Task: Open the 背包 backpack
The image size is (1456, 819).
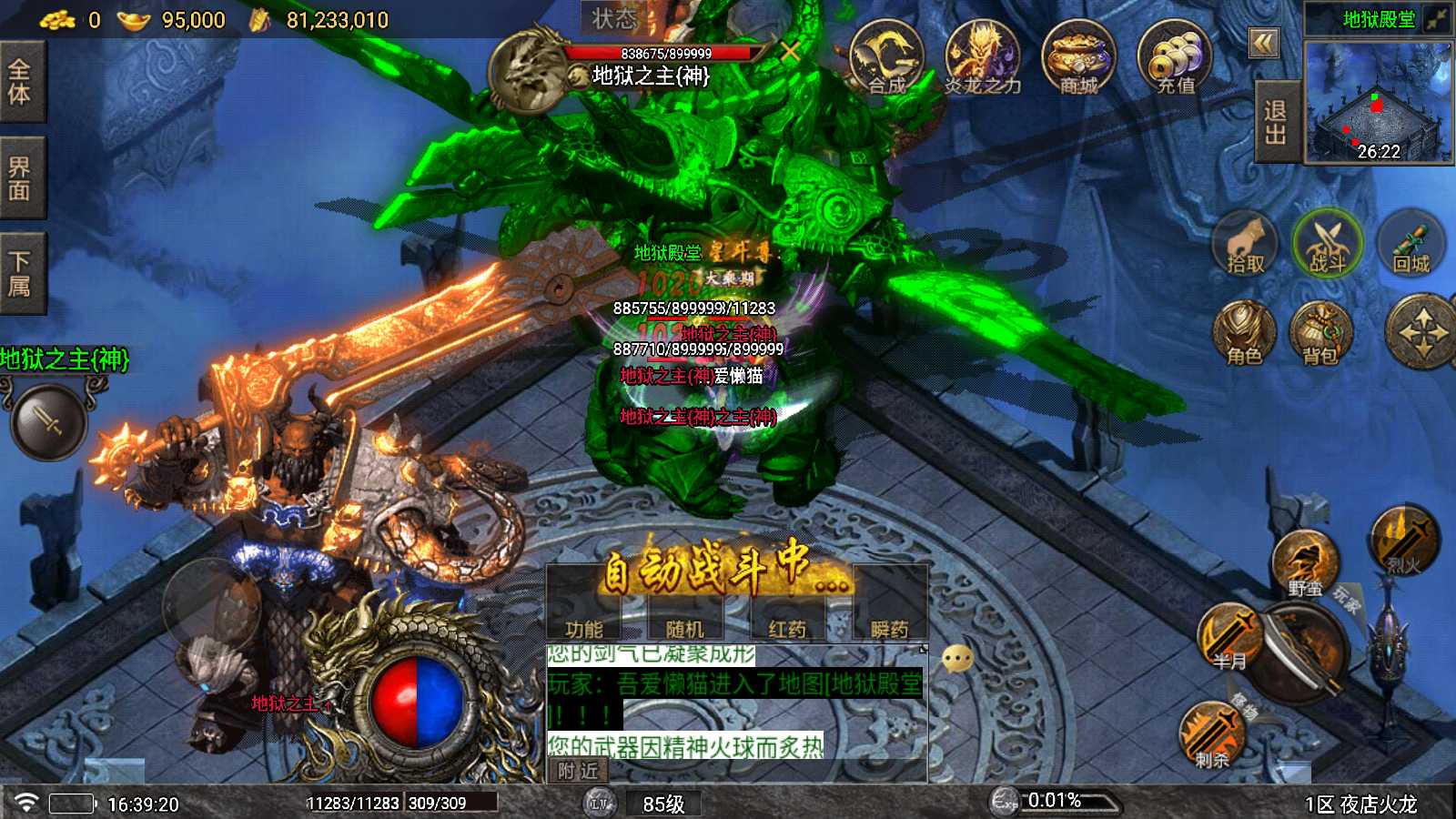Action: [x=1320, y=333]
